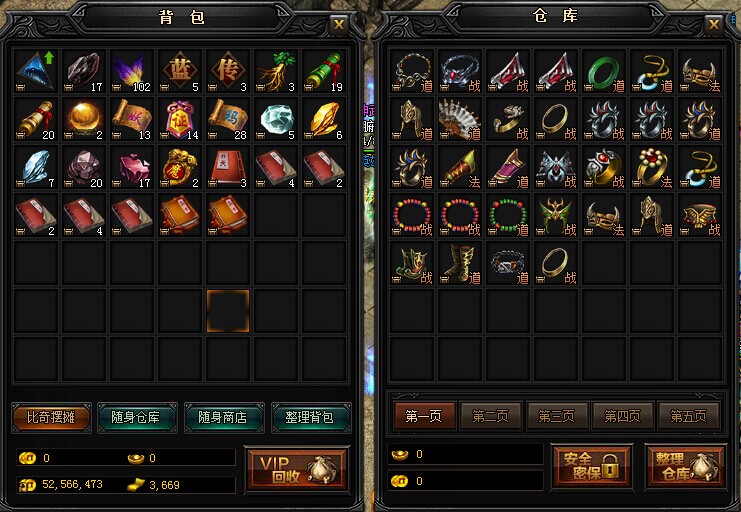The height and width of the screenshot is (512, 741).
Task: Pick the 蓝 diamond token in backpack
Action: (x=181, y=72)
